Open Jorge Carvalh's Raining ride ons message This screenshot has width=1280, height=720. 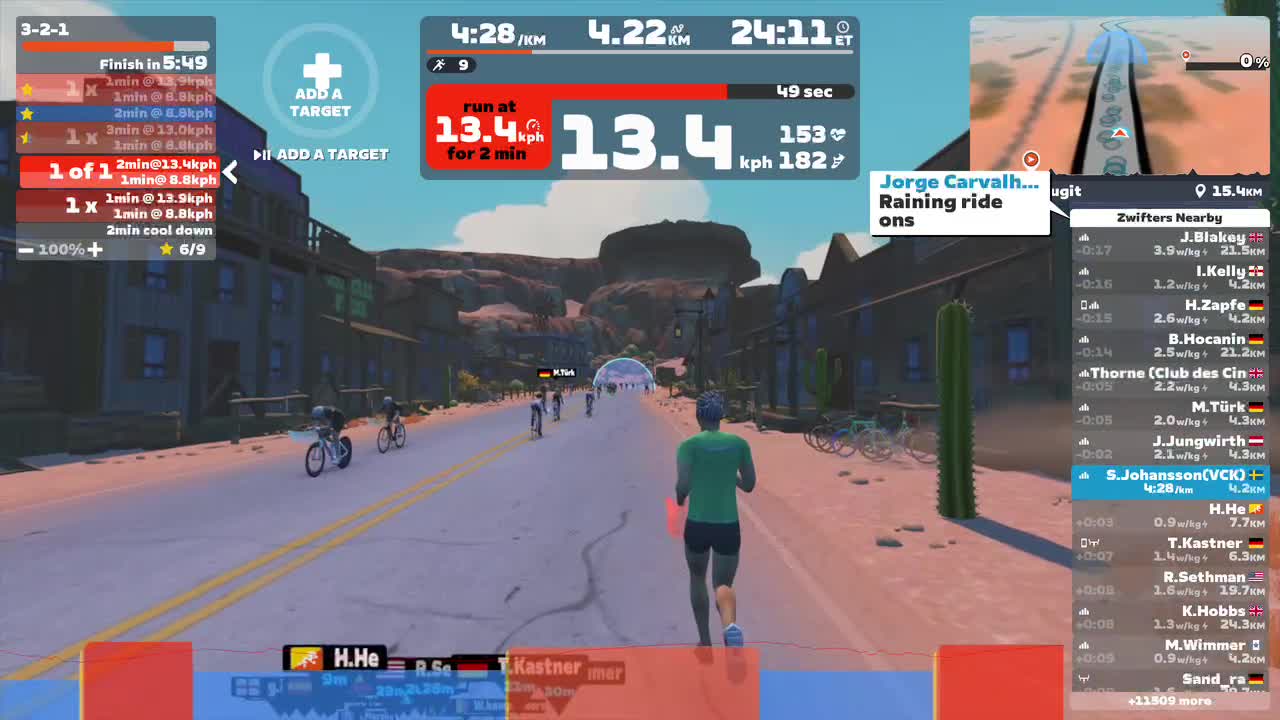pos(958,201)
